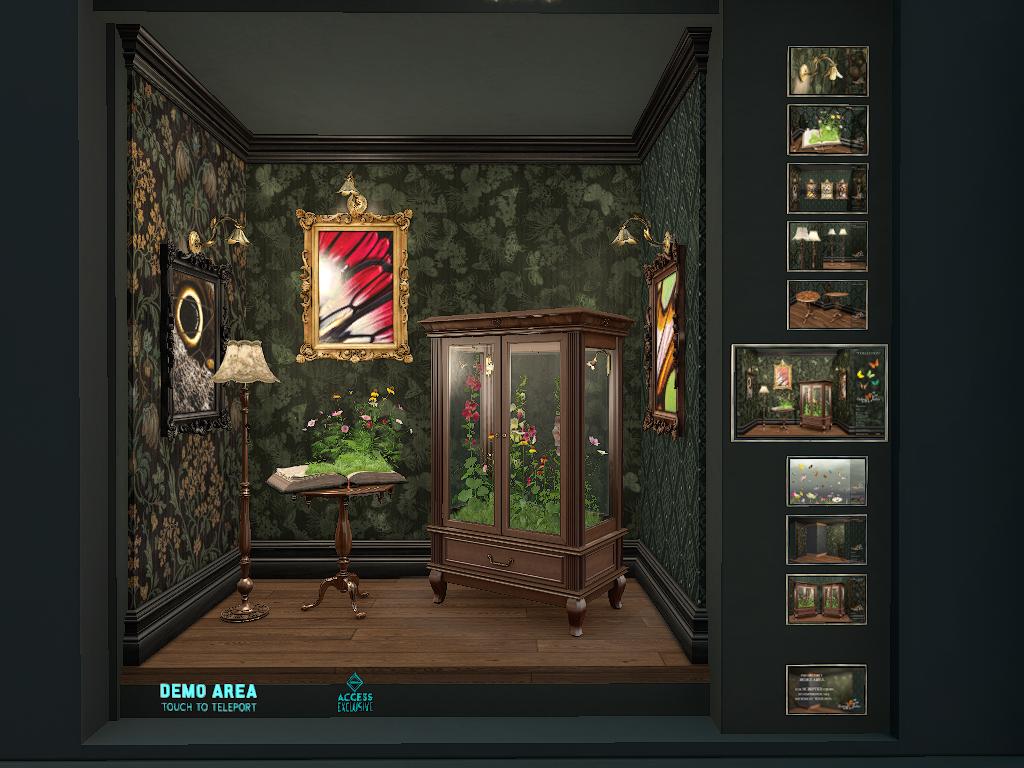The width and height of the screenshot is (1024, 768).
Task: View the three framed pictures thumbnail
Action: coord(827,188)
